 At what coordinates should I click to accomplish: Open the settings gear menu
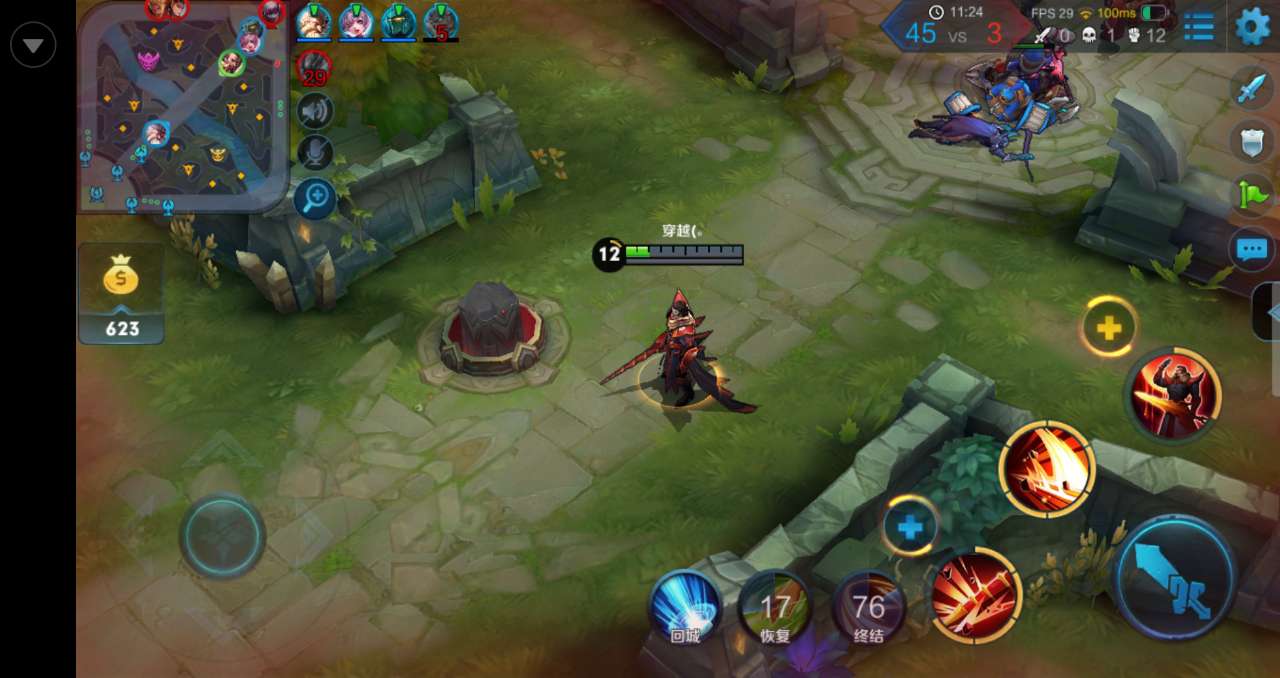click(x=1253, y=26)
